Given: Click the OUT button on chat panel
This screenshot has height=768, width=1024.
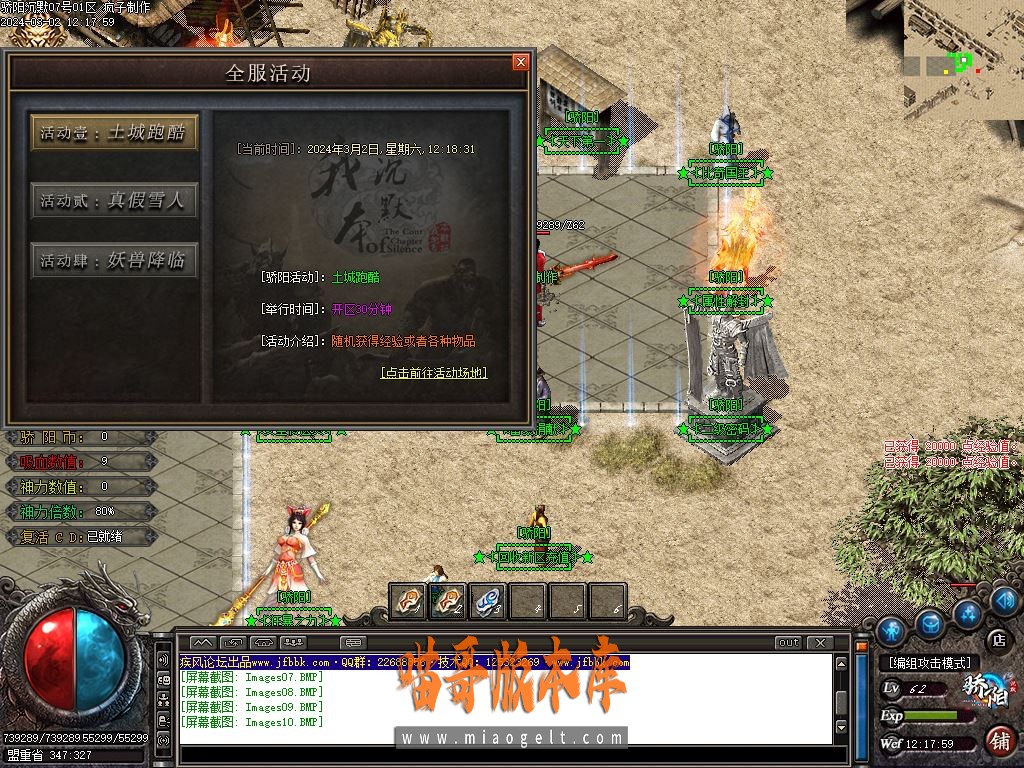Looking at the screenshot, I should 788,643.
